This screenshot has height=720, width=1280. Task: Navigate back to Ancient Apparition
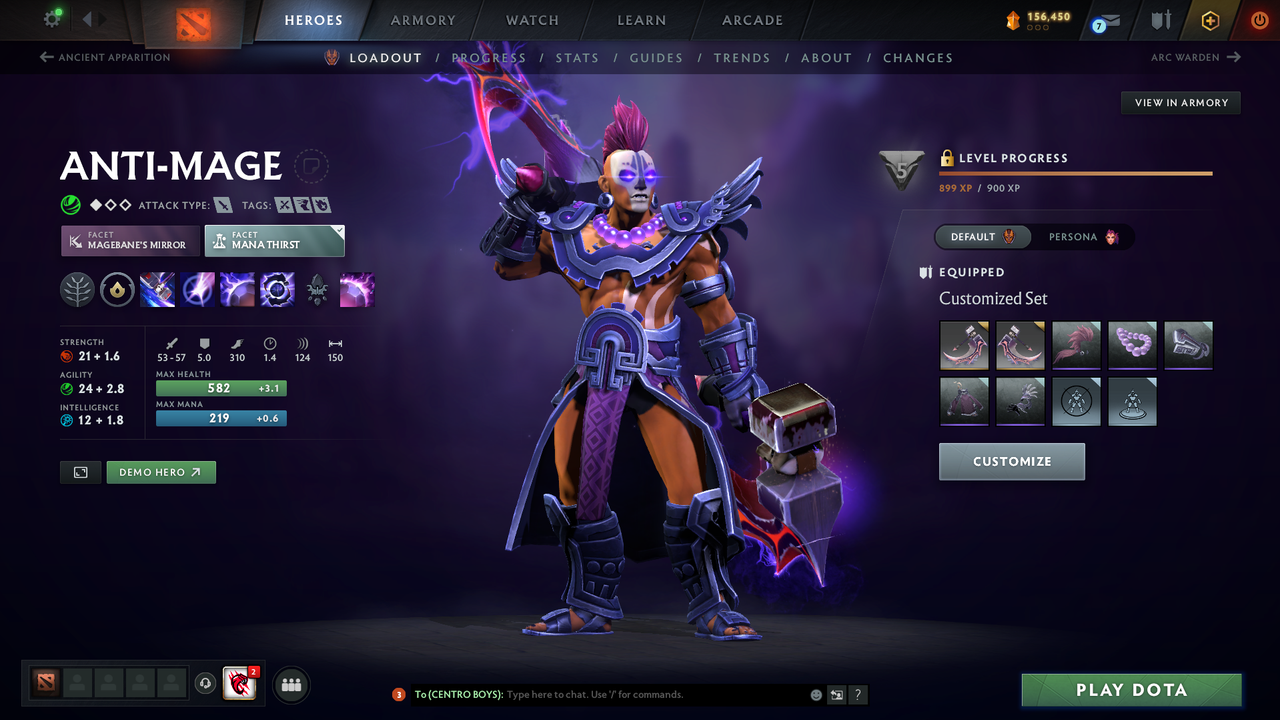tap(104, 57)
